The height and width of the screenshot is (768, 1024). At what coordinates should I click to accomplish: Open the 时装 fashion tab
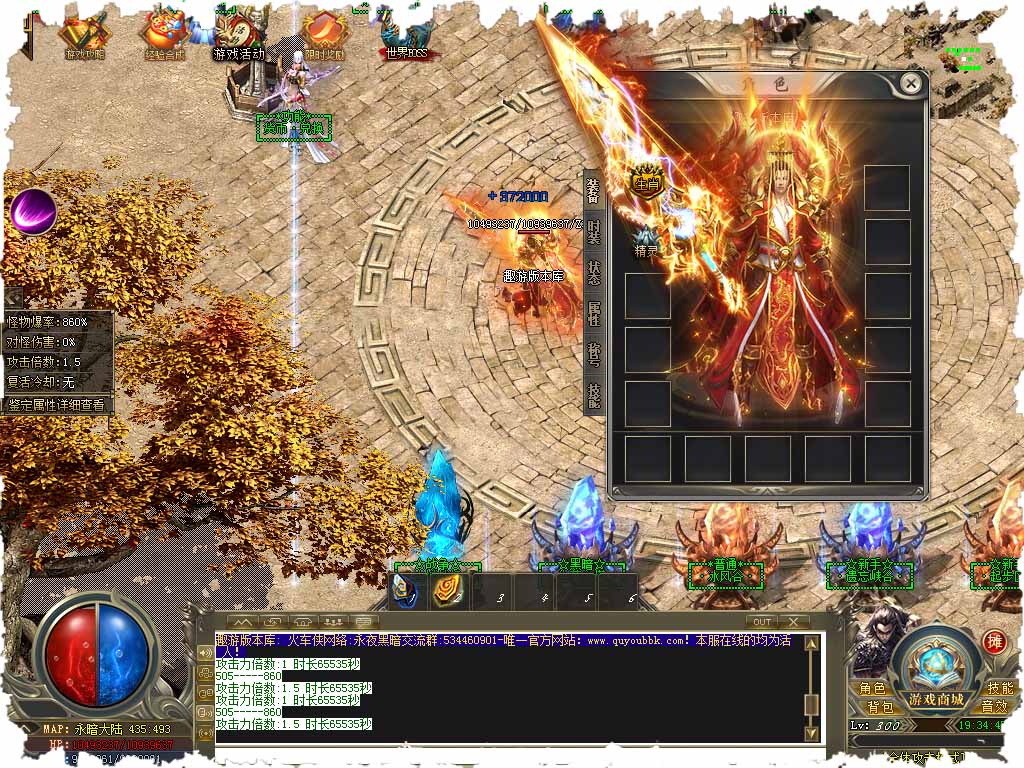tap(593, 231)
